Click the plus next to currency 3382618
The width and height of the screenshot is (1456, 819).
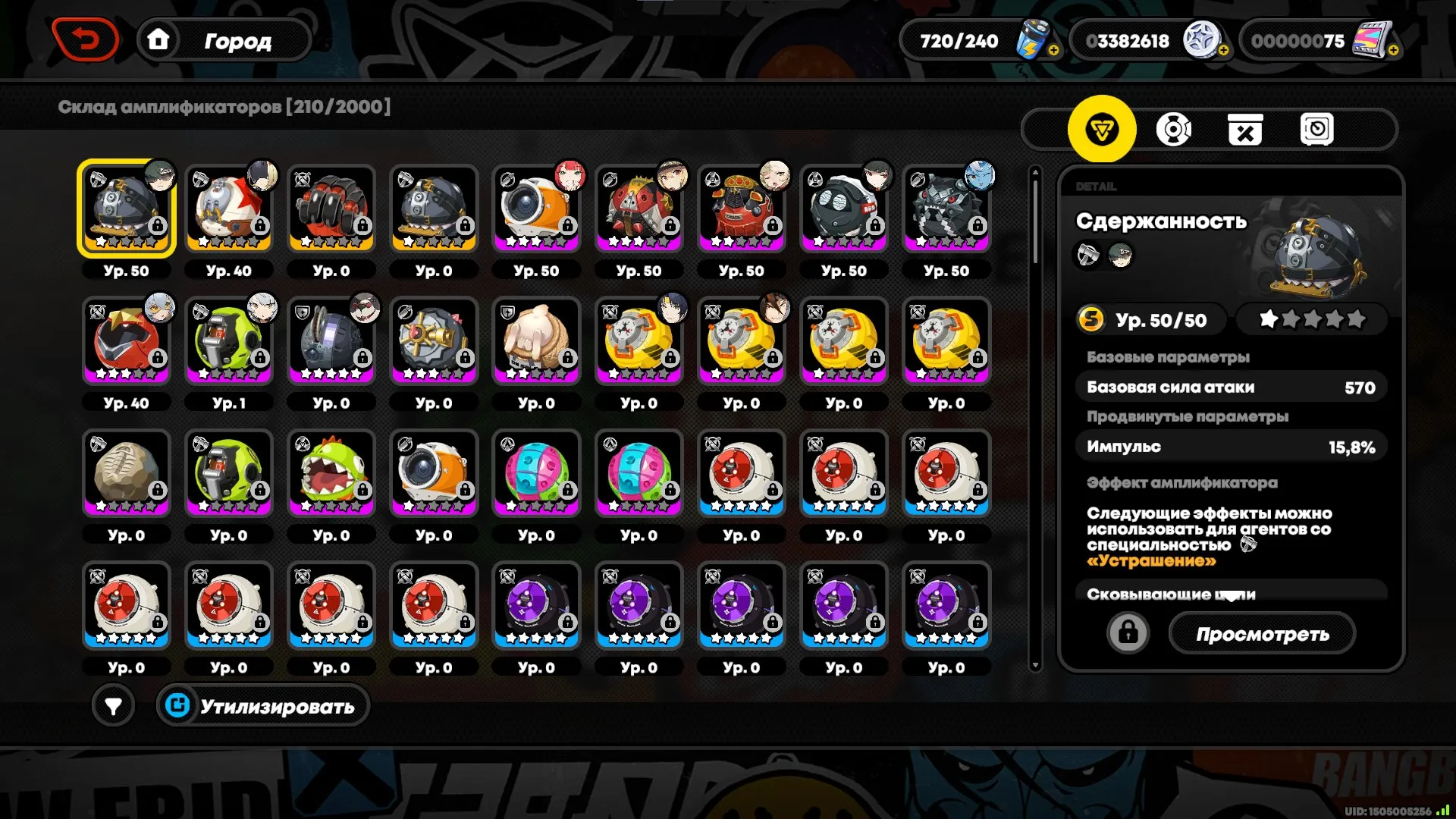coord(1223,49)
